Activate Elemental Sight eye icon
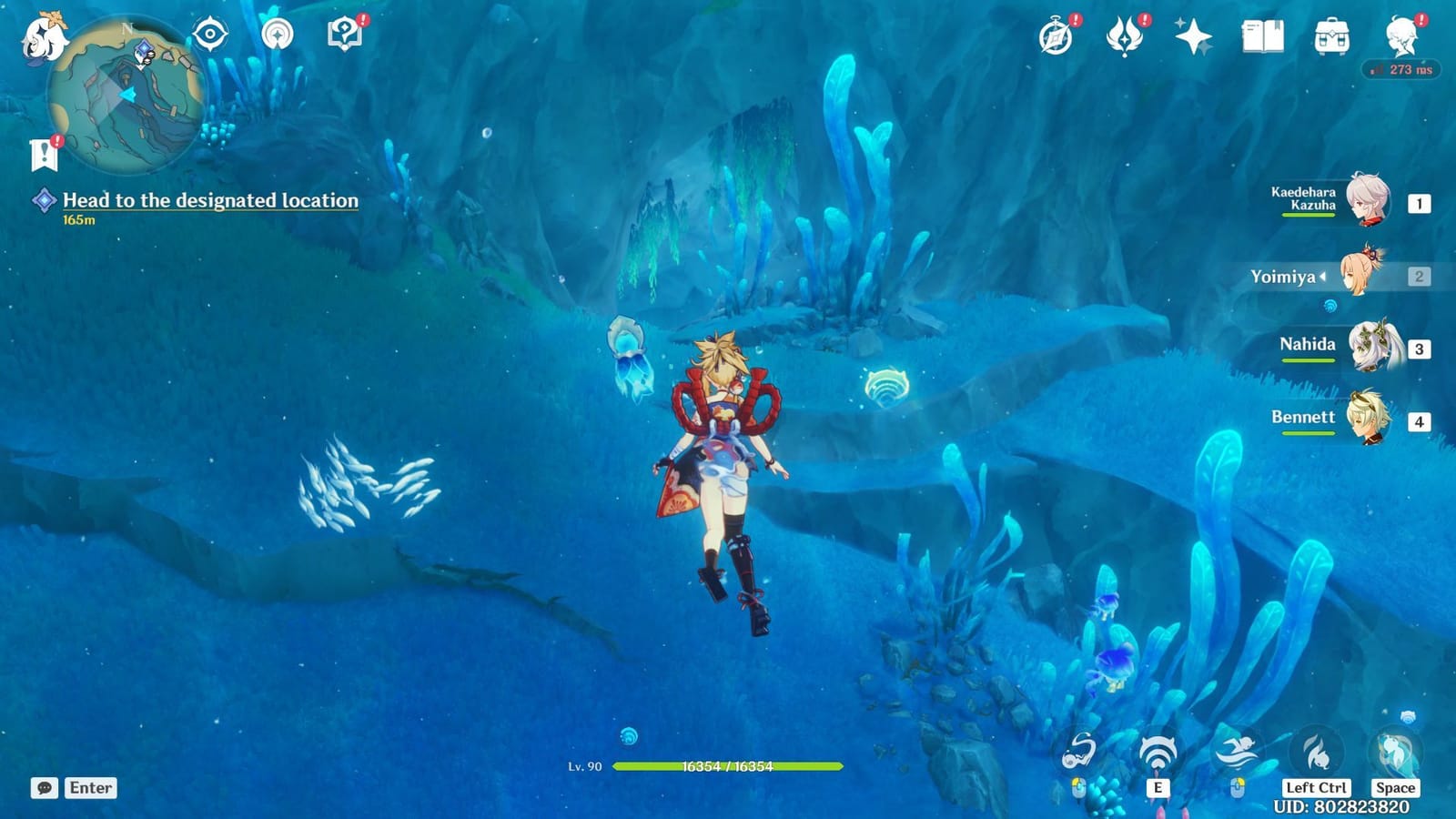This screenshot has width=1456, height=819. tap(207, 35)
